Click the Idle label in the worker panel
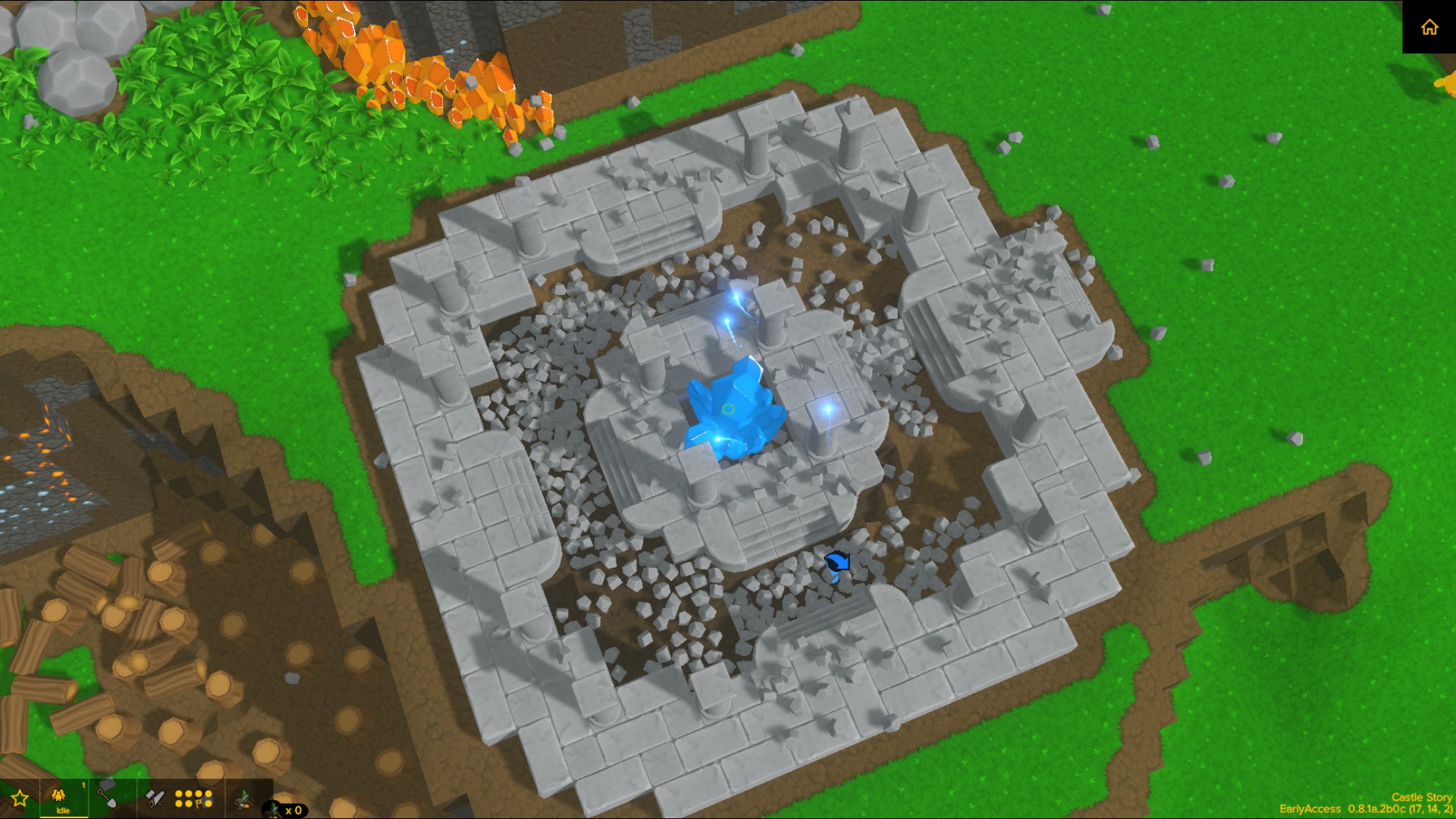The image size is (1456, 819). click(63, 810)
